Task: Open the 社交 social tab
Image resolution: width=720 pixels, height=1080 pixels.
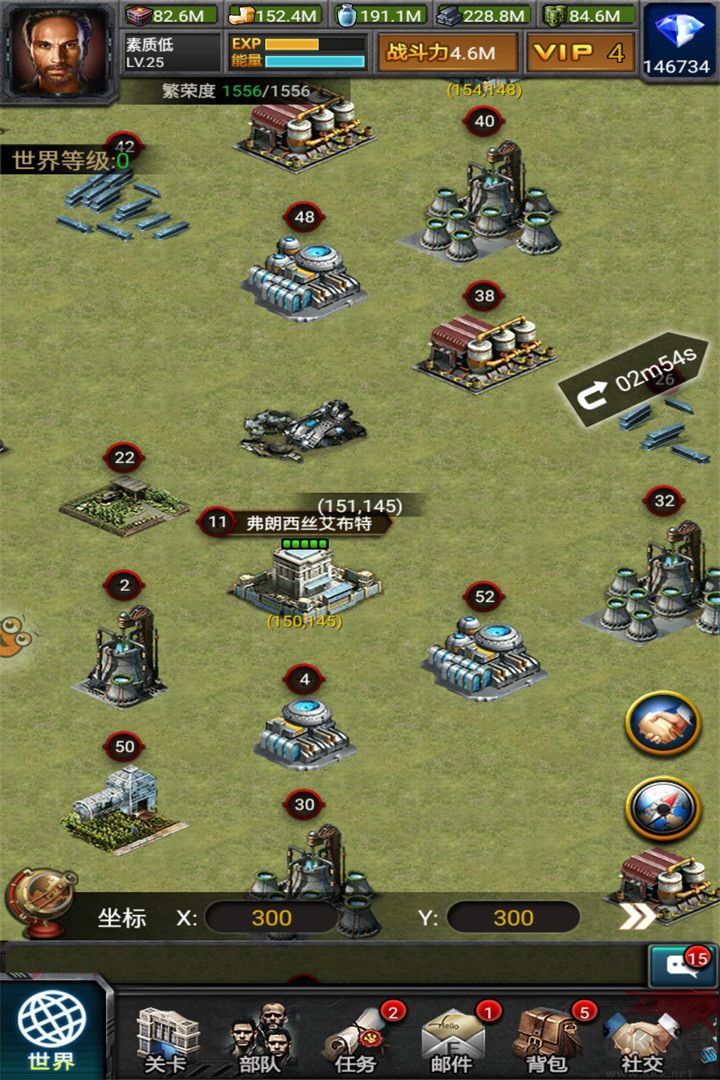Action: coord(642,1040)
